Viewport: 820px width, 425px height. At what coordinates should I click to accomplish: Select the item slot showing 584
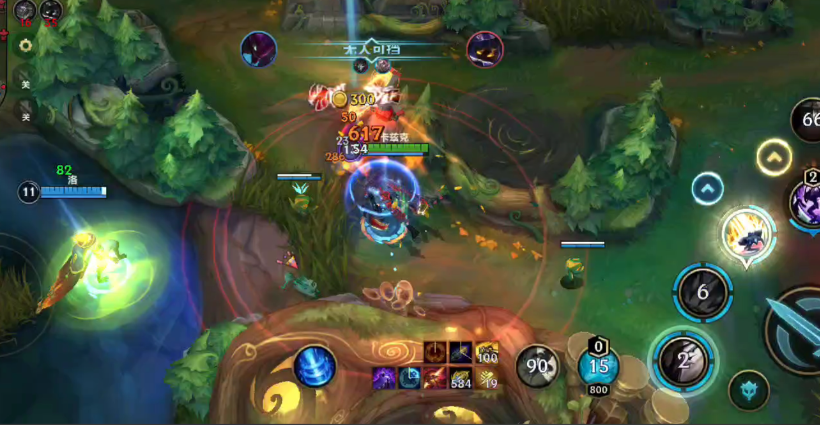click(461, 377)
